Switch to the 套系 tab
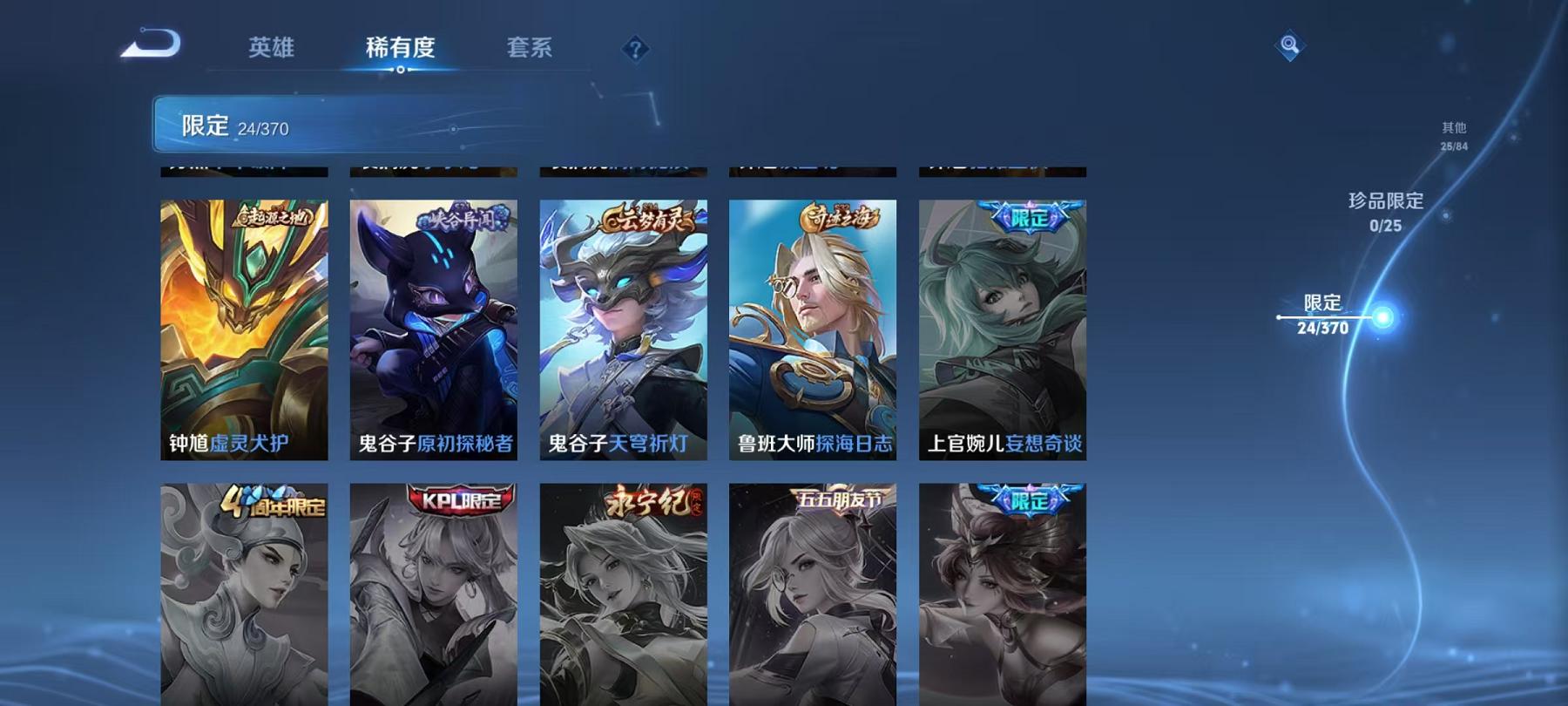This screenshot has height=706, width=1568. 531,50
